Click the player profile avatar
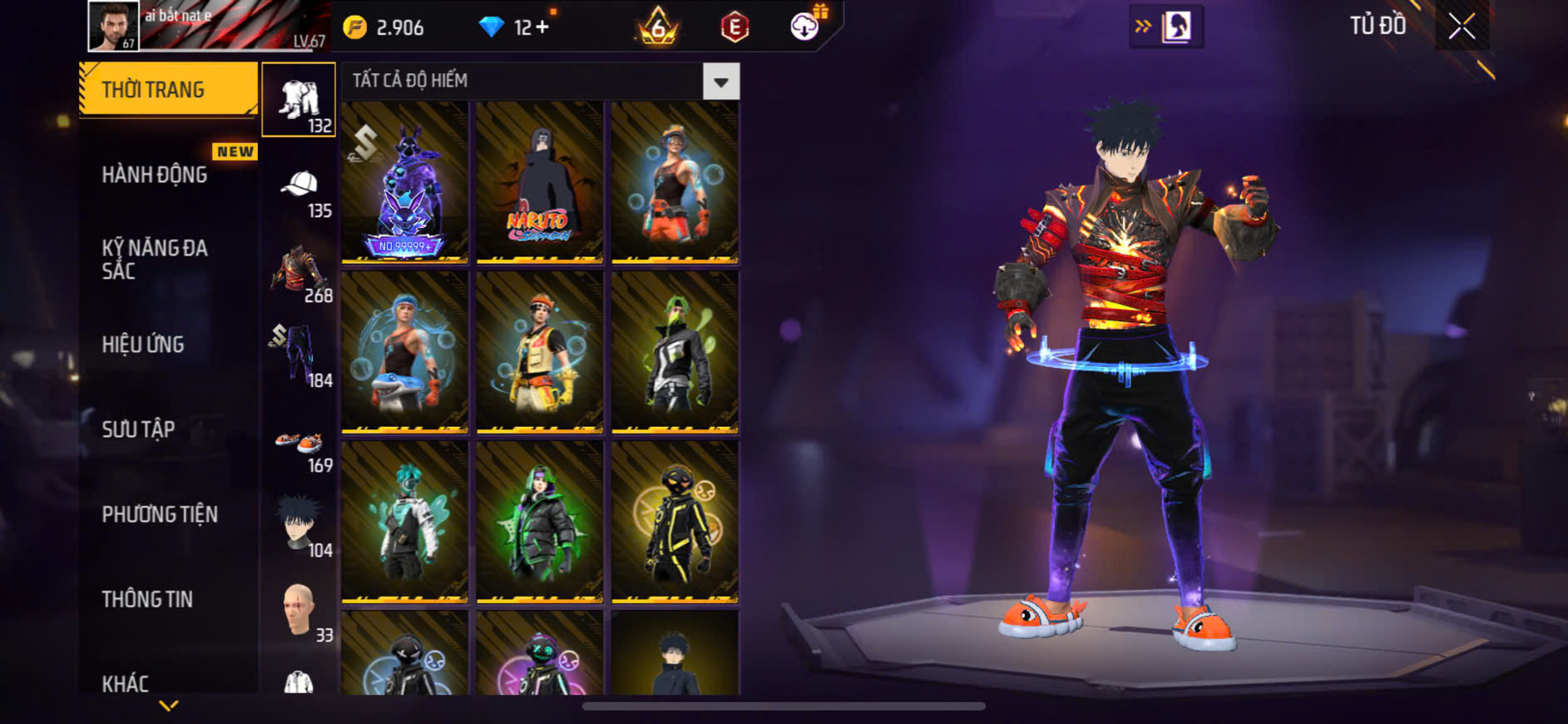The height and width of the screenshot is (724, 1568). coord(113,26)
